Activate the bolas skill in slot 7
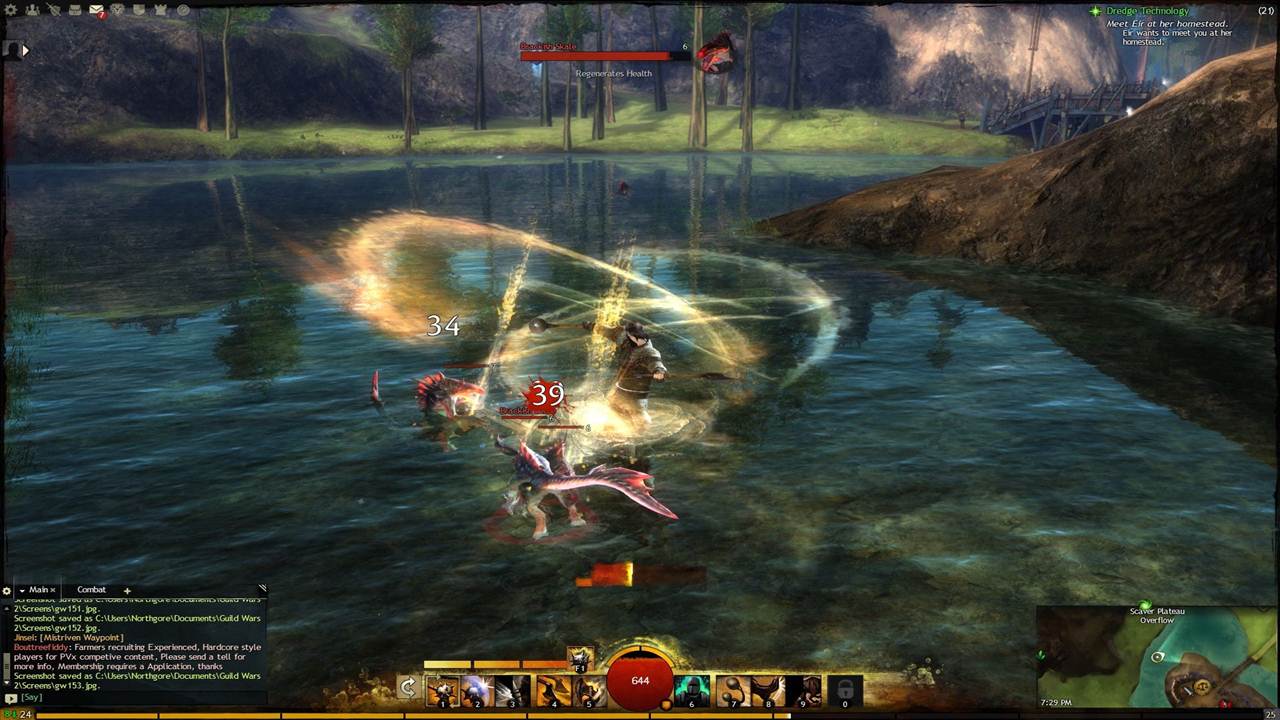 (733, 689)
